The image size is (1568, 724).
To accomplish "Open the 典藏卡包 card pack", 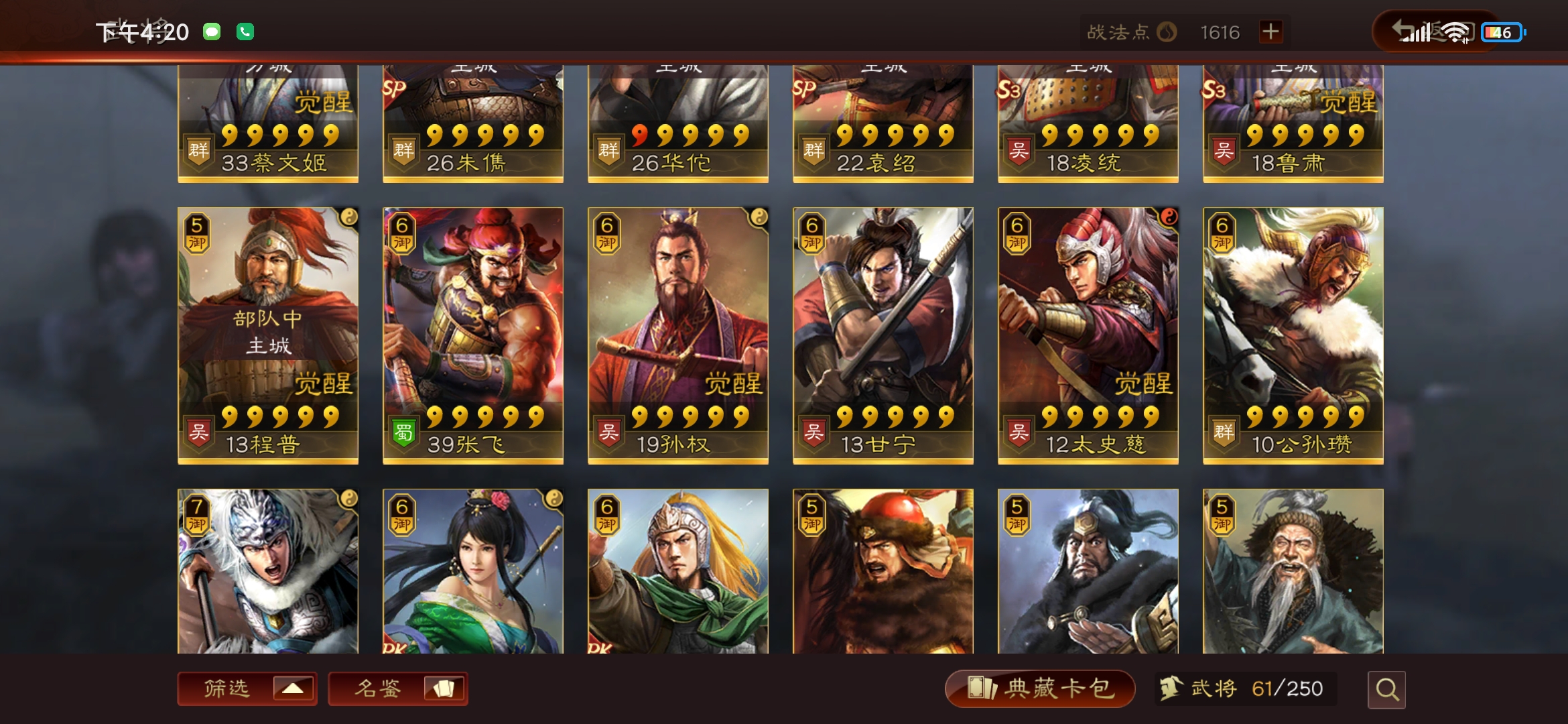I will 1039,688.
